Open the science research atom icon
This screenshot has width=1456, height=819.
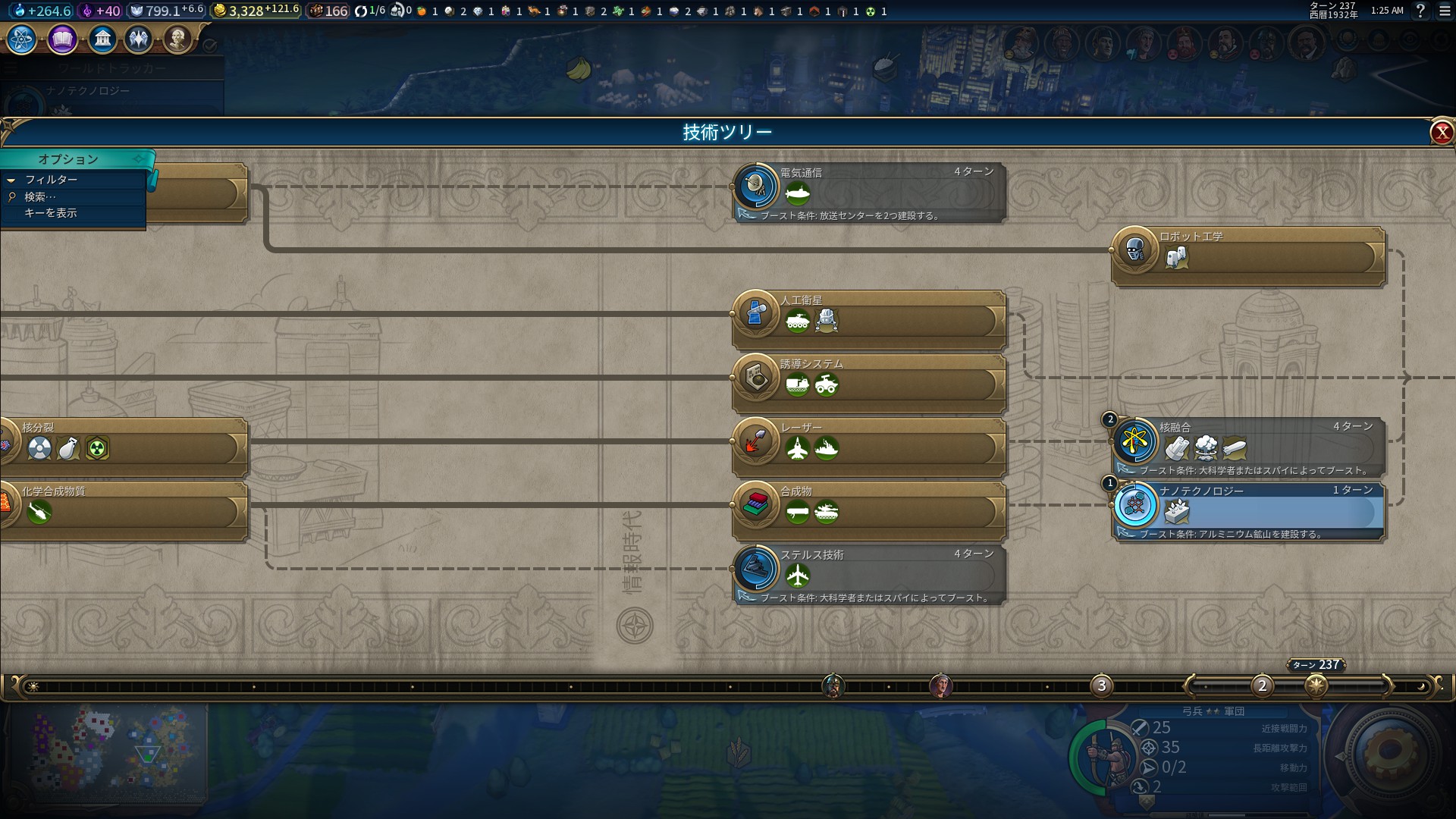(22, 39)
